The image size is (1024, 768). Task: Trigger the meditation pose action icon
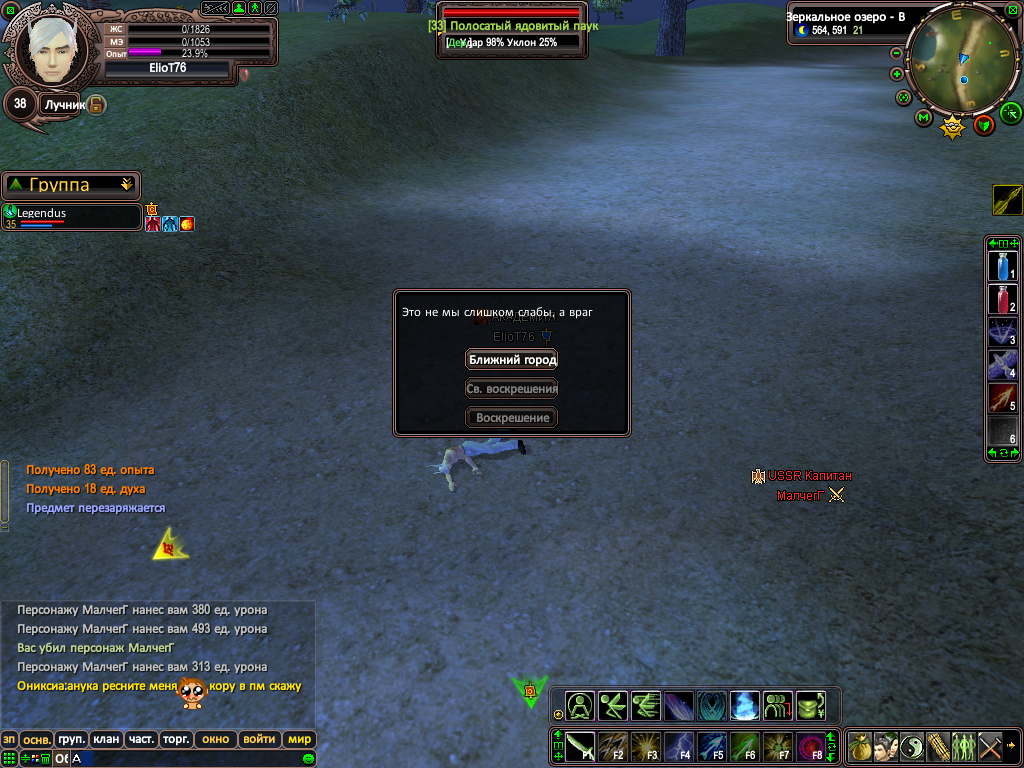(x=581, y=705)
